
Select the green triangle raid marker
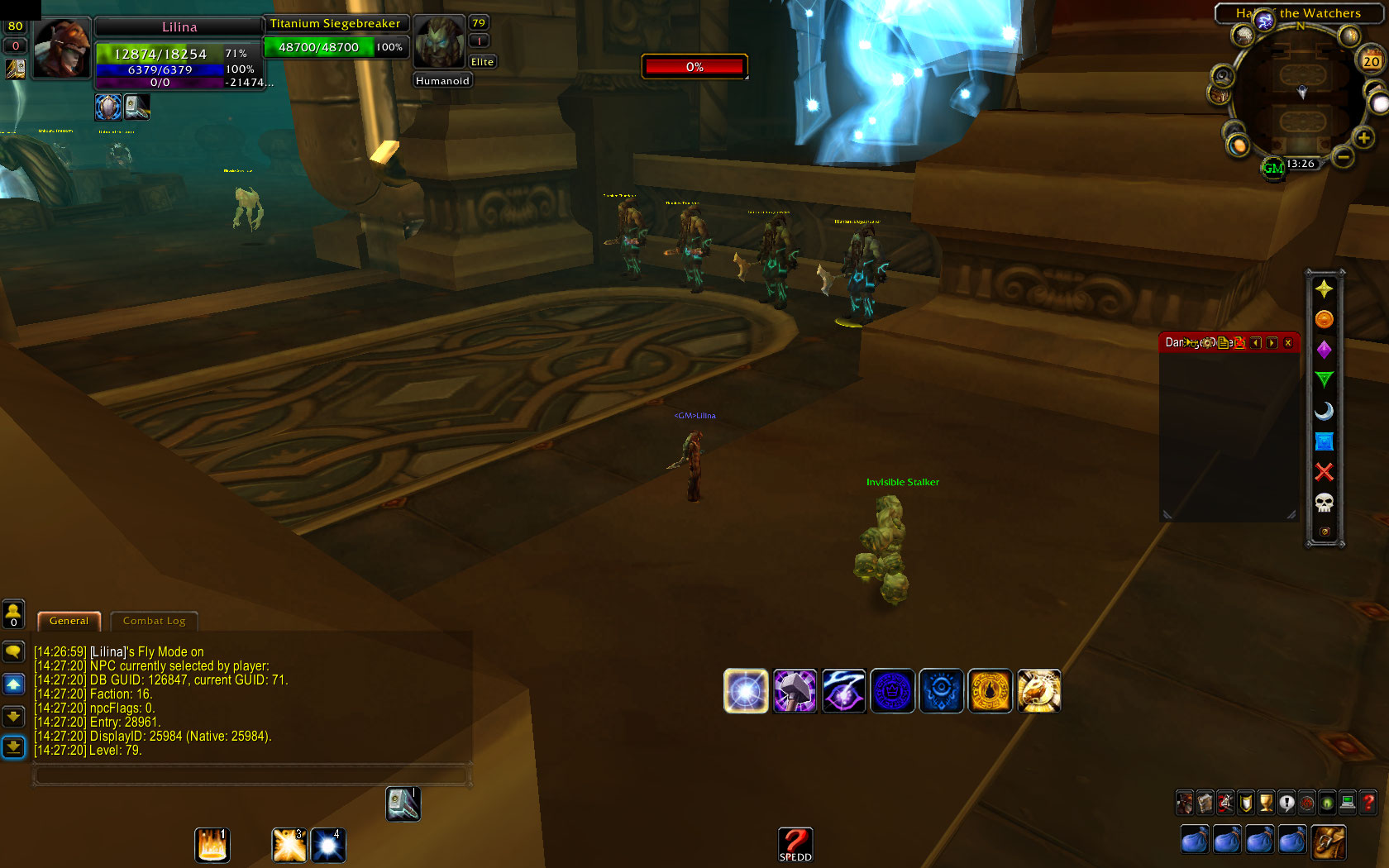(1325, 379)
